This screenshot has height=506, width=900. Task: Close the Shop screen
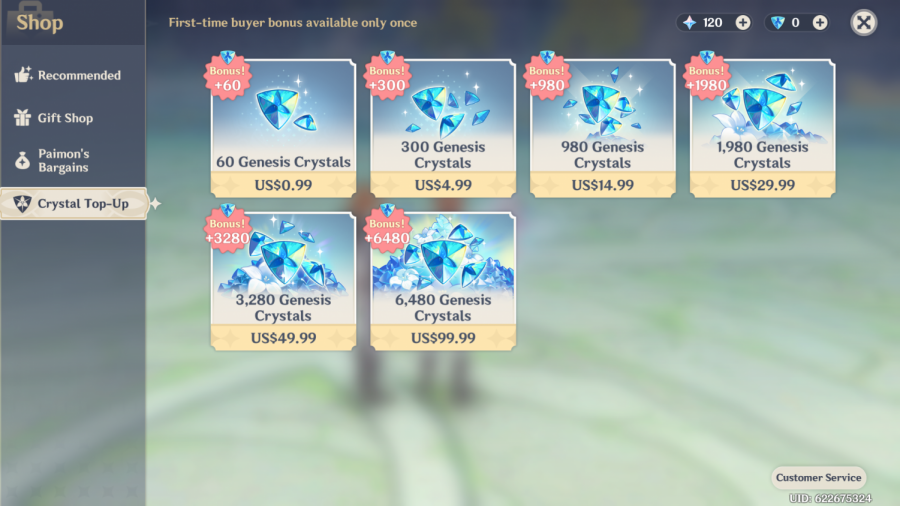tap(864, 22)
